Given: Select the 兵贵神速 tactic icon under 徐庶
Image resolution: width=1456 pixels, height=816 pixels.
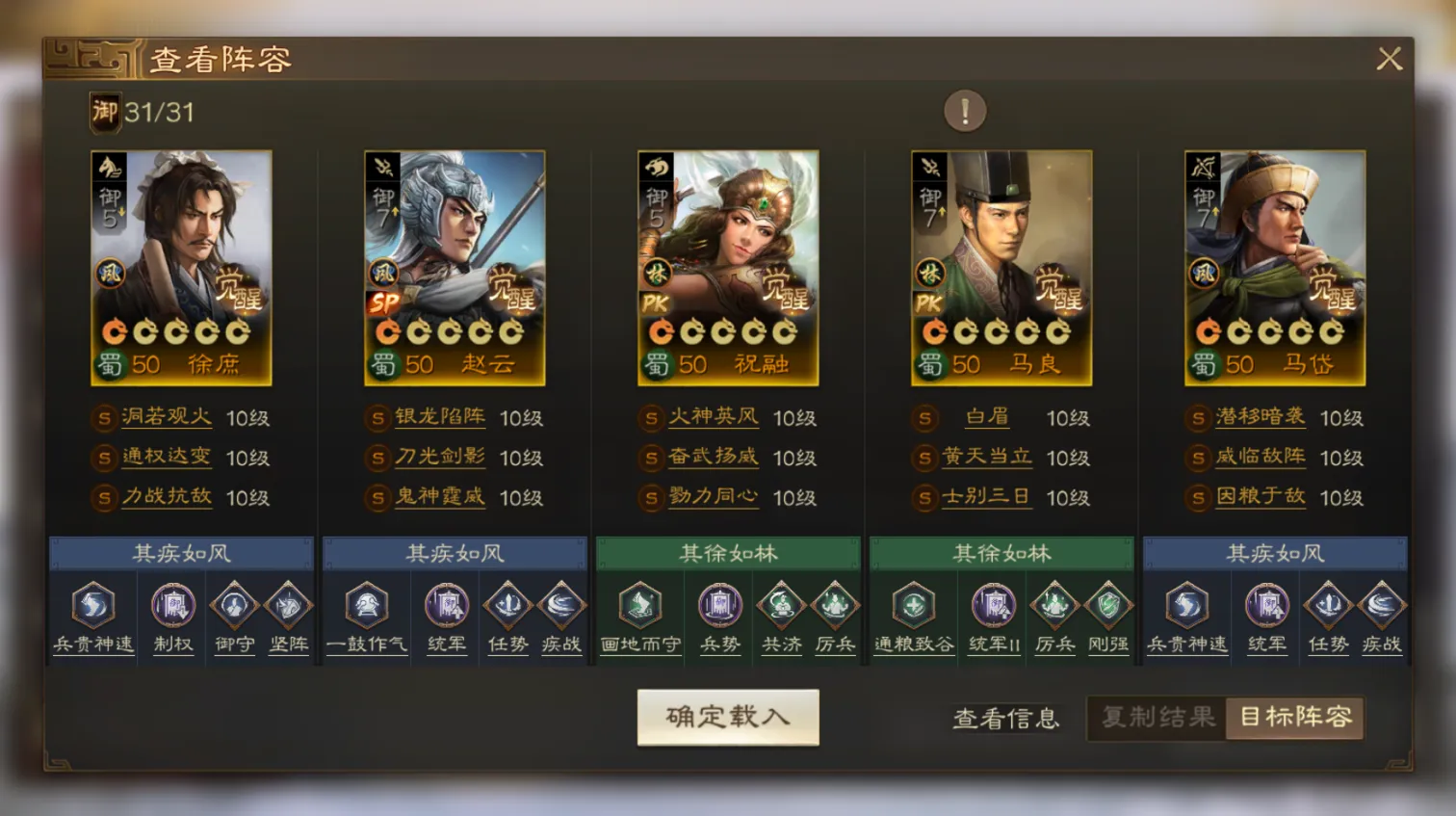Looking at the screenshot, I should coord(91,607).
